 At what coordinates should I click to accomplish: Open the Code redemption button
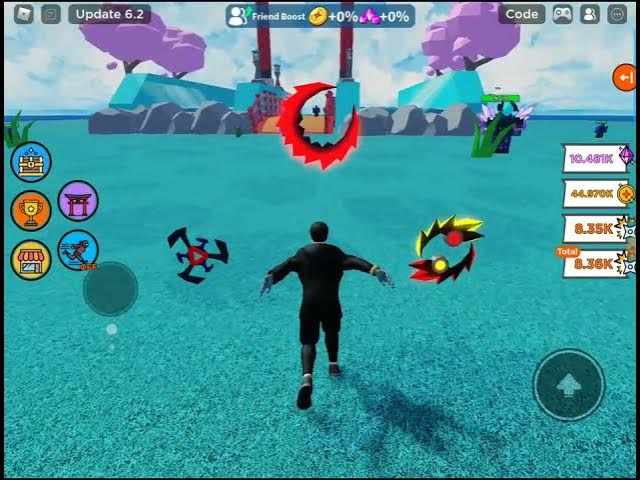click(x=522, y=14)
